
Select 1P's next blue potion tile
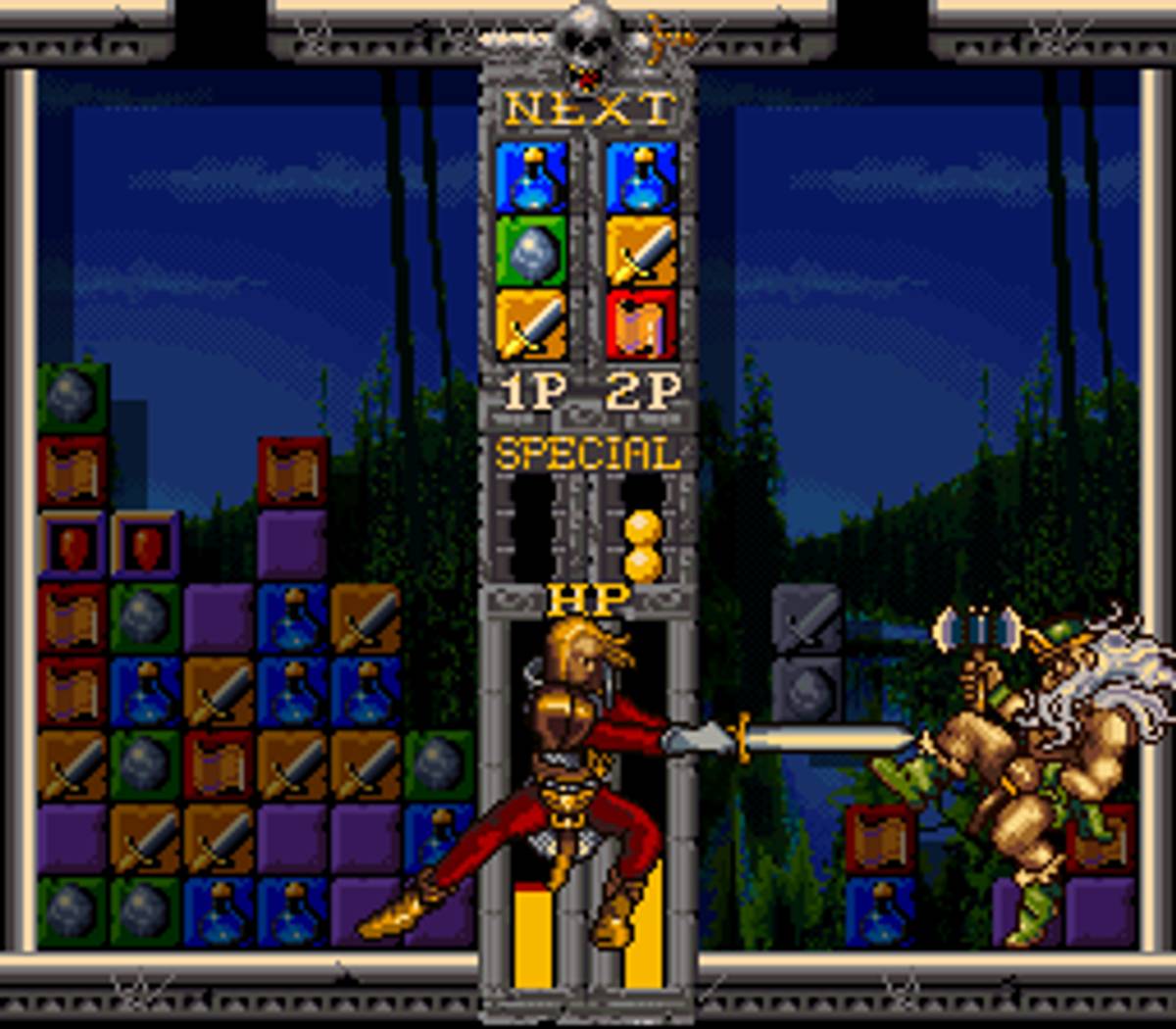pos(532,177)
